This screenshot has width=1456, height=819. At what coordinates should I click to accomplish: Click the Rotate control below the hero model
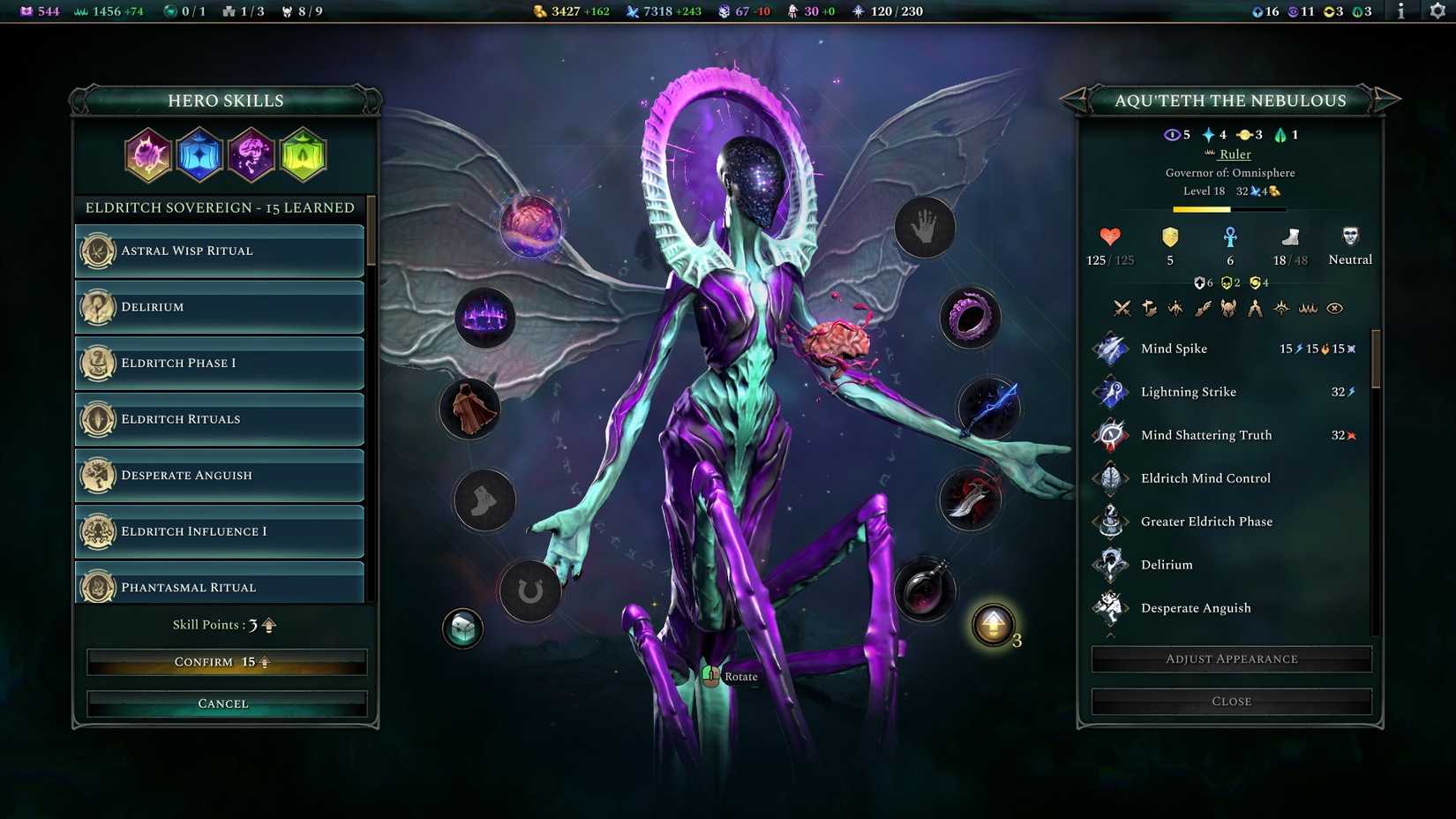(x=727, y=676)
